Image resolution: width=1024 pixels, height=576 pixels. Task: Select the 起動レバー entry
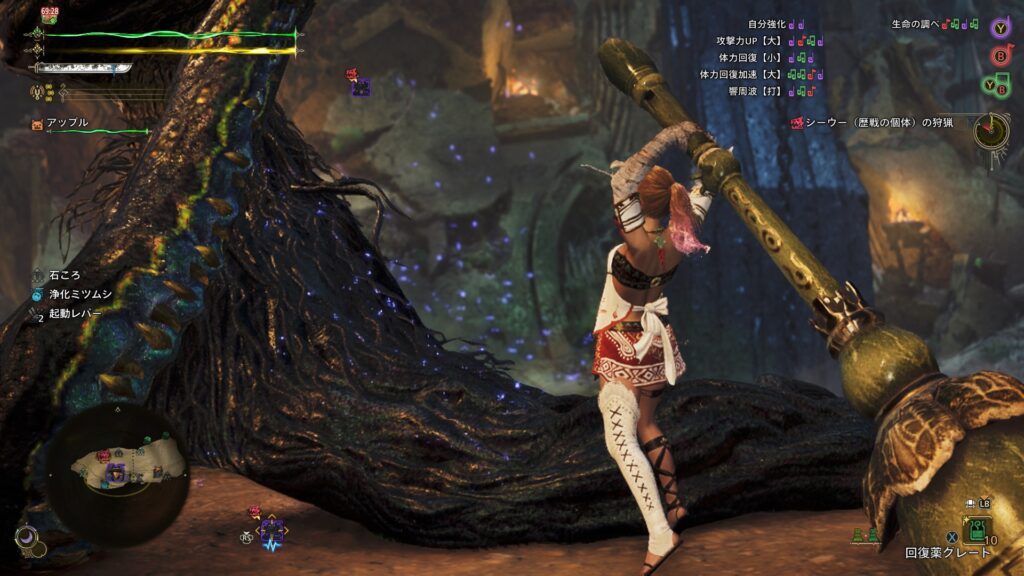[73, 313]
